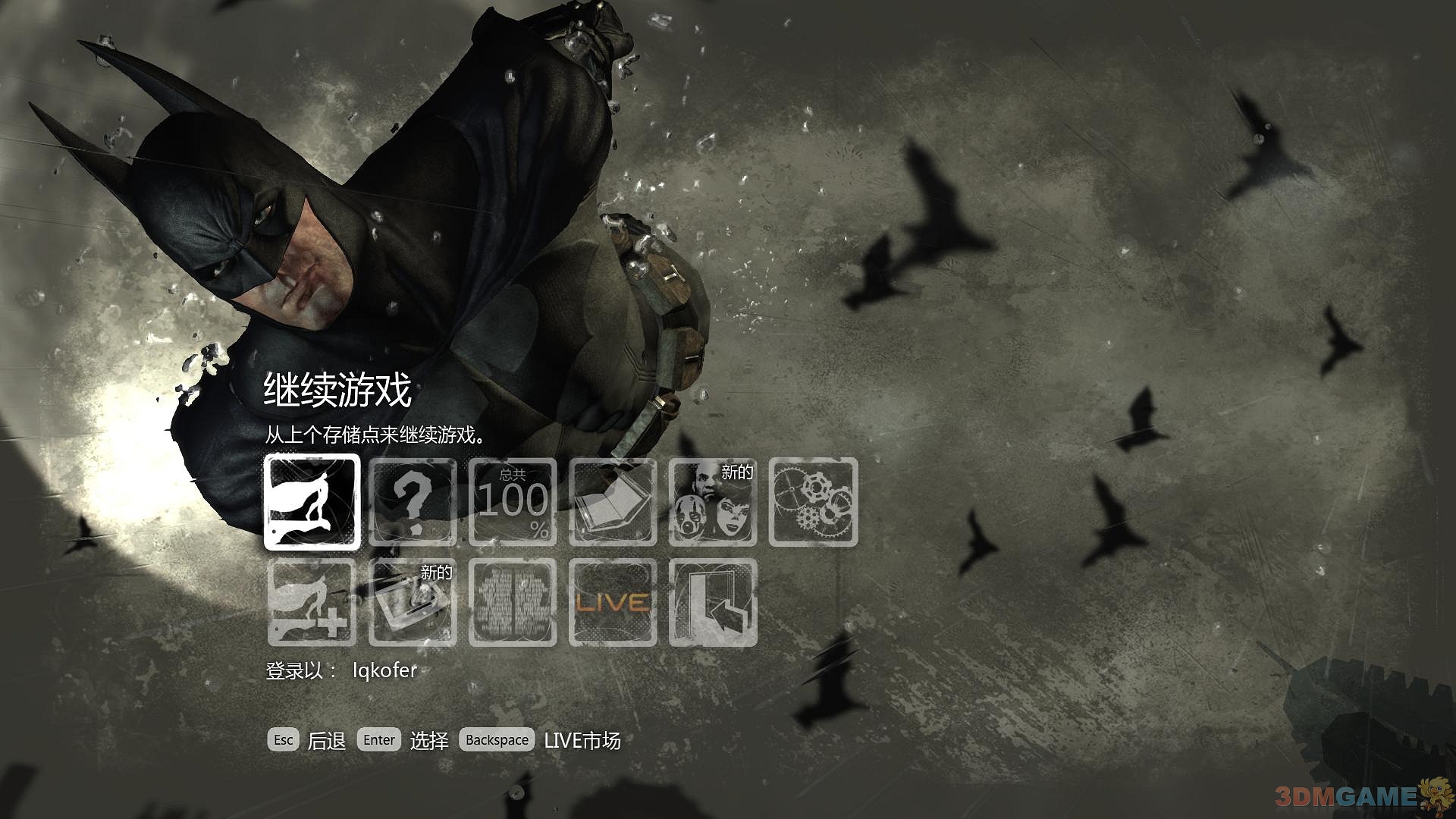Open the character bios icon marked 新的
The width and height of the screenshot is (1456, 819).
tap(713, 504)
